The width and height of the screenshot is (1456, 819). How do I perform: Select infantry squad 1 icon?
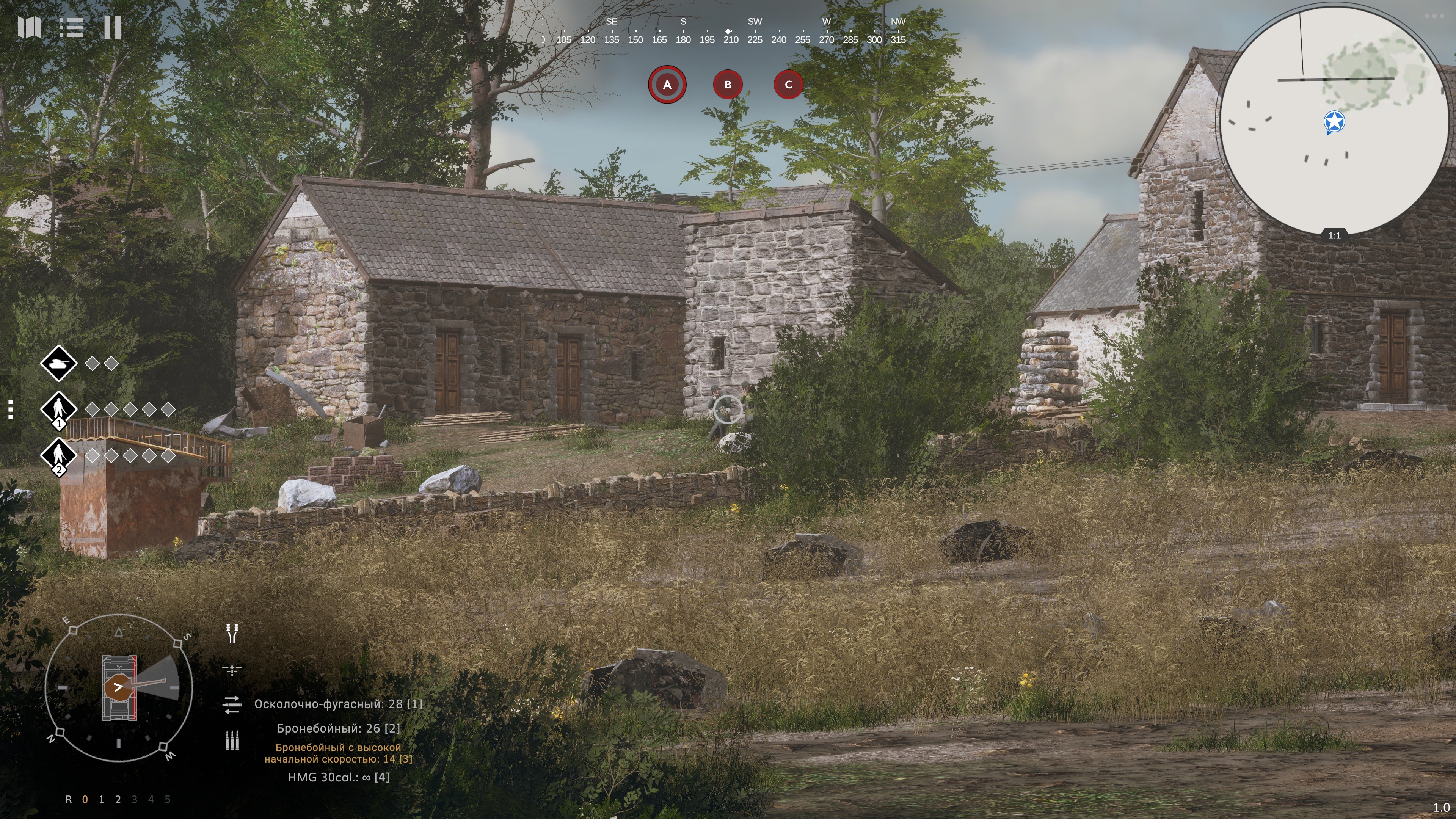(x=58, y=409)
